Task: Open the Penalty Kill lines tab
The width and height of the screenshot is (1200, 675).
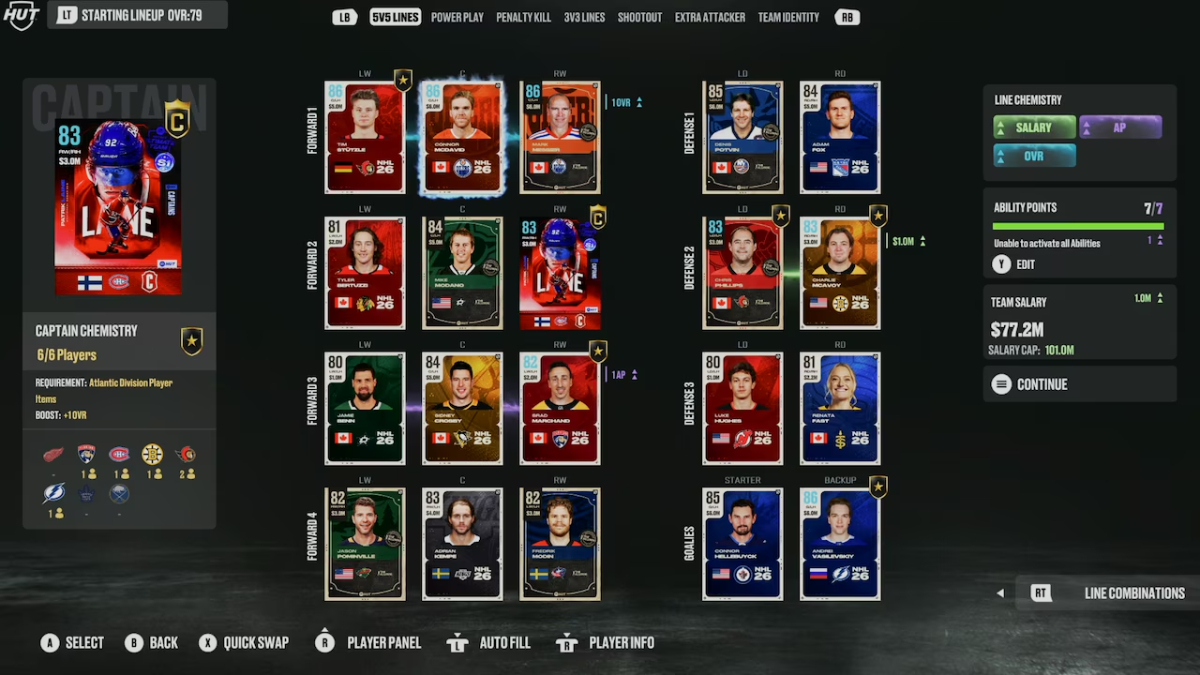Action: (x=523, y=17)
